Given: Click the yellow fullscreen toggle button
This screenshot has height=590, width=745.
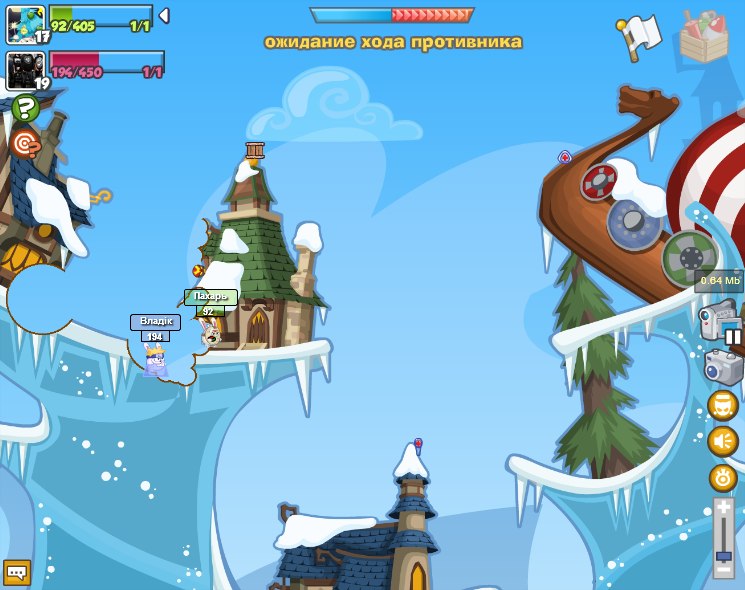Looking at the screenshot, I should (x=722, y=405).
